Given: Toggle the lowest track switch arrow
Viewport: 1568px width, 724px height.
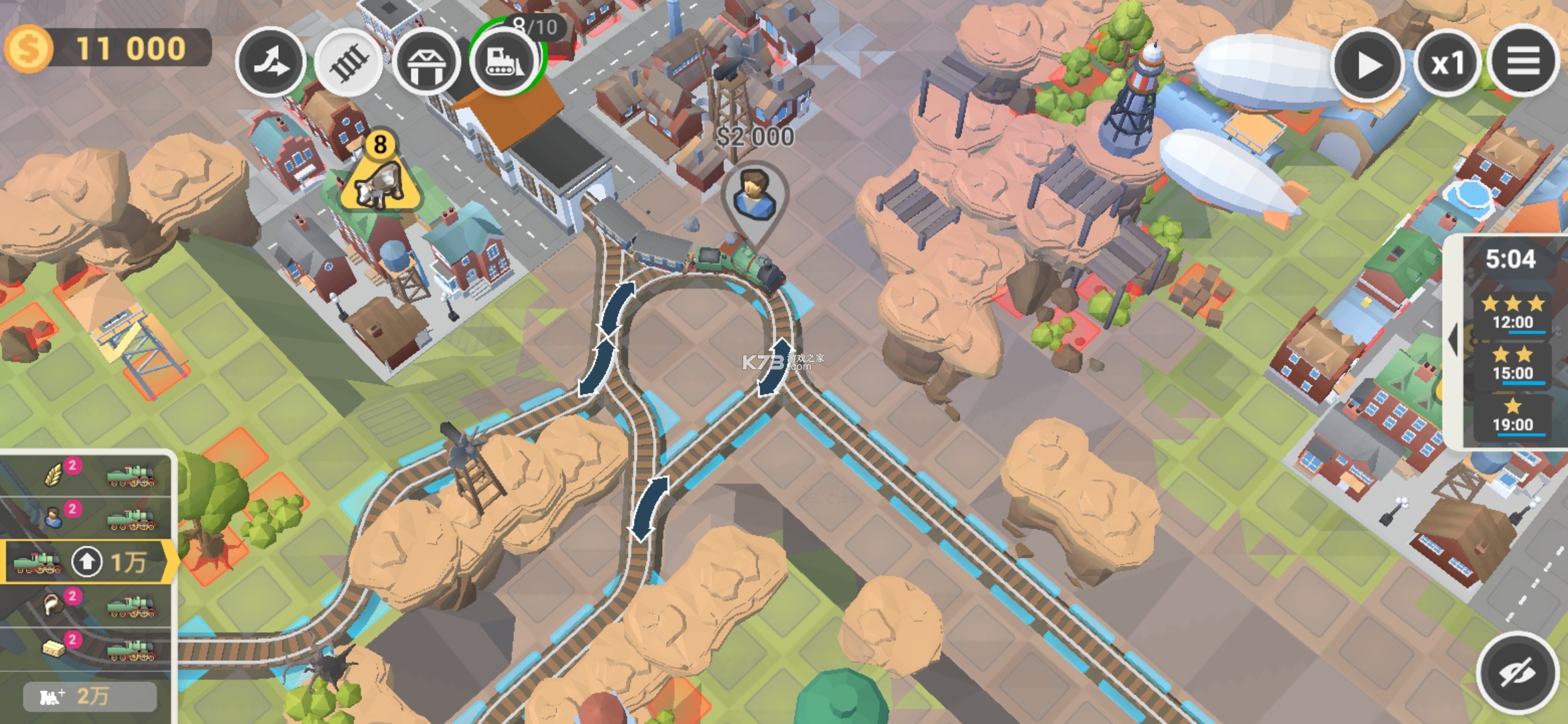Looking at the screenshot, I should [x=649, y=509].
